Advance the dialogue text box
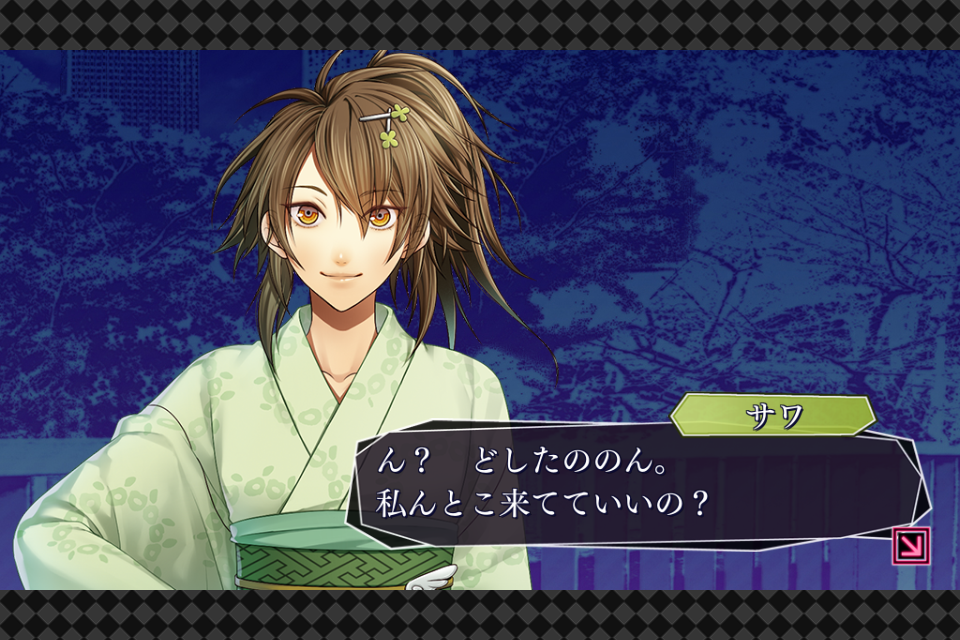 pos(630,485)
